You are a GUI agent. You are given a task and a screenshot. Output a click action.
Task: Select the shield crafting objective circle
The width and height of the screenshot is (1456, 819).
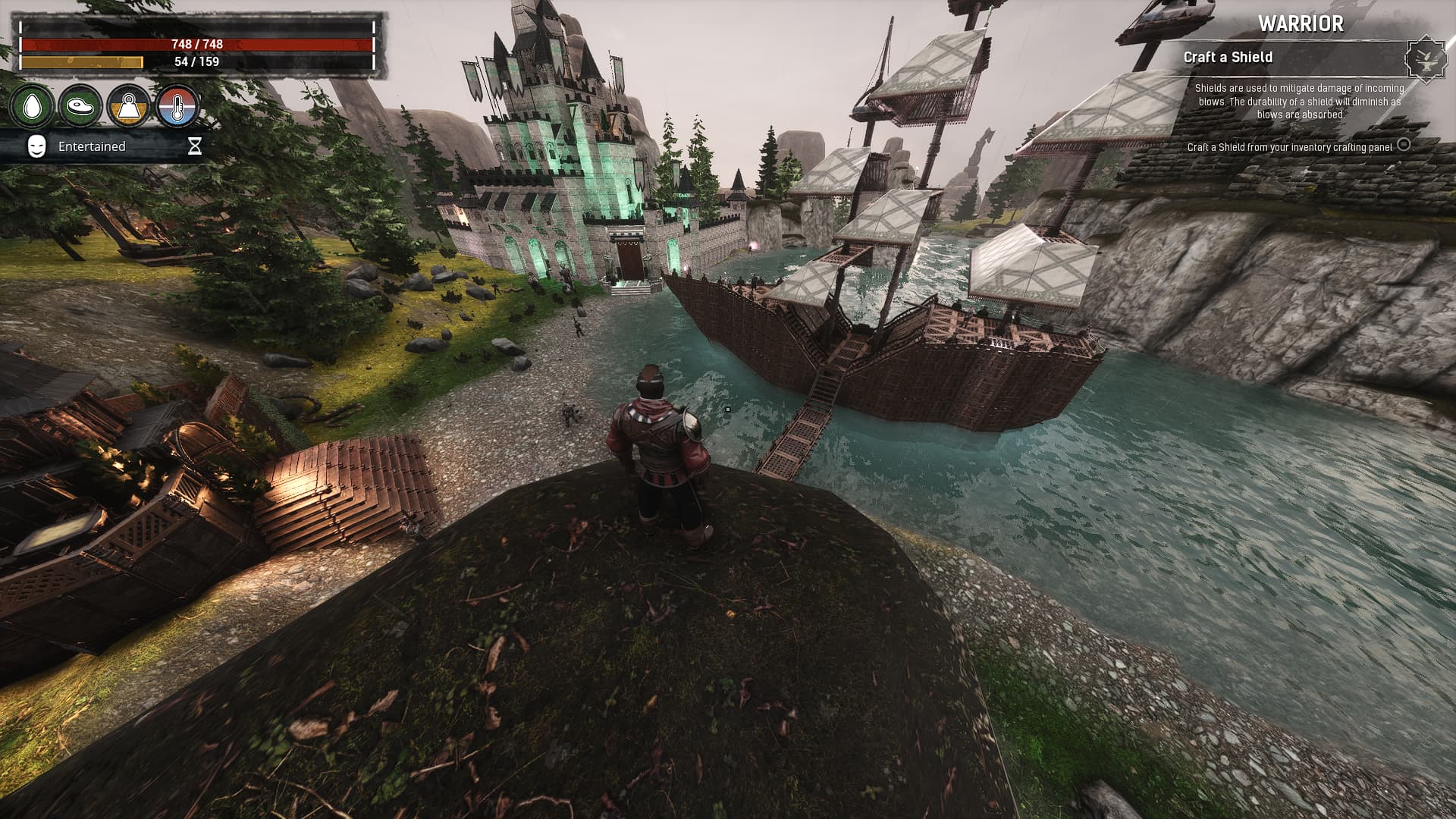(1404, 144)
